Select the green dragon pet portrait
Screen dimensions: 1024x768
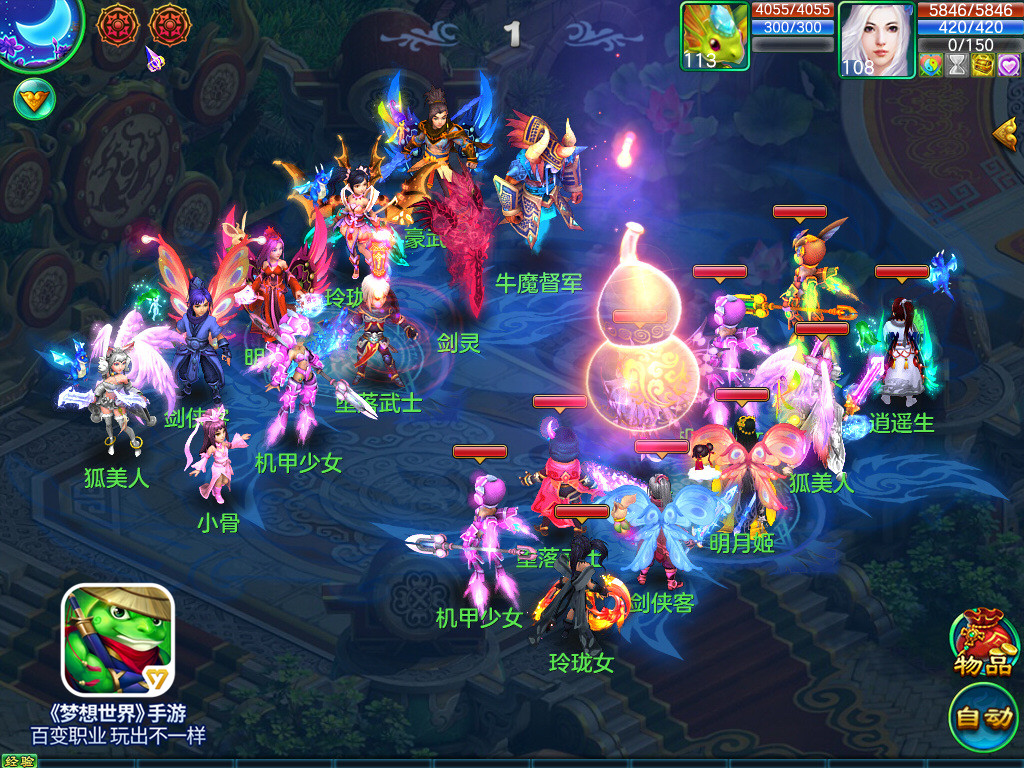pyautogui.click(x=714, y=36)
